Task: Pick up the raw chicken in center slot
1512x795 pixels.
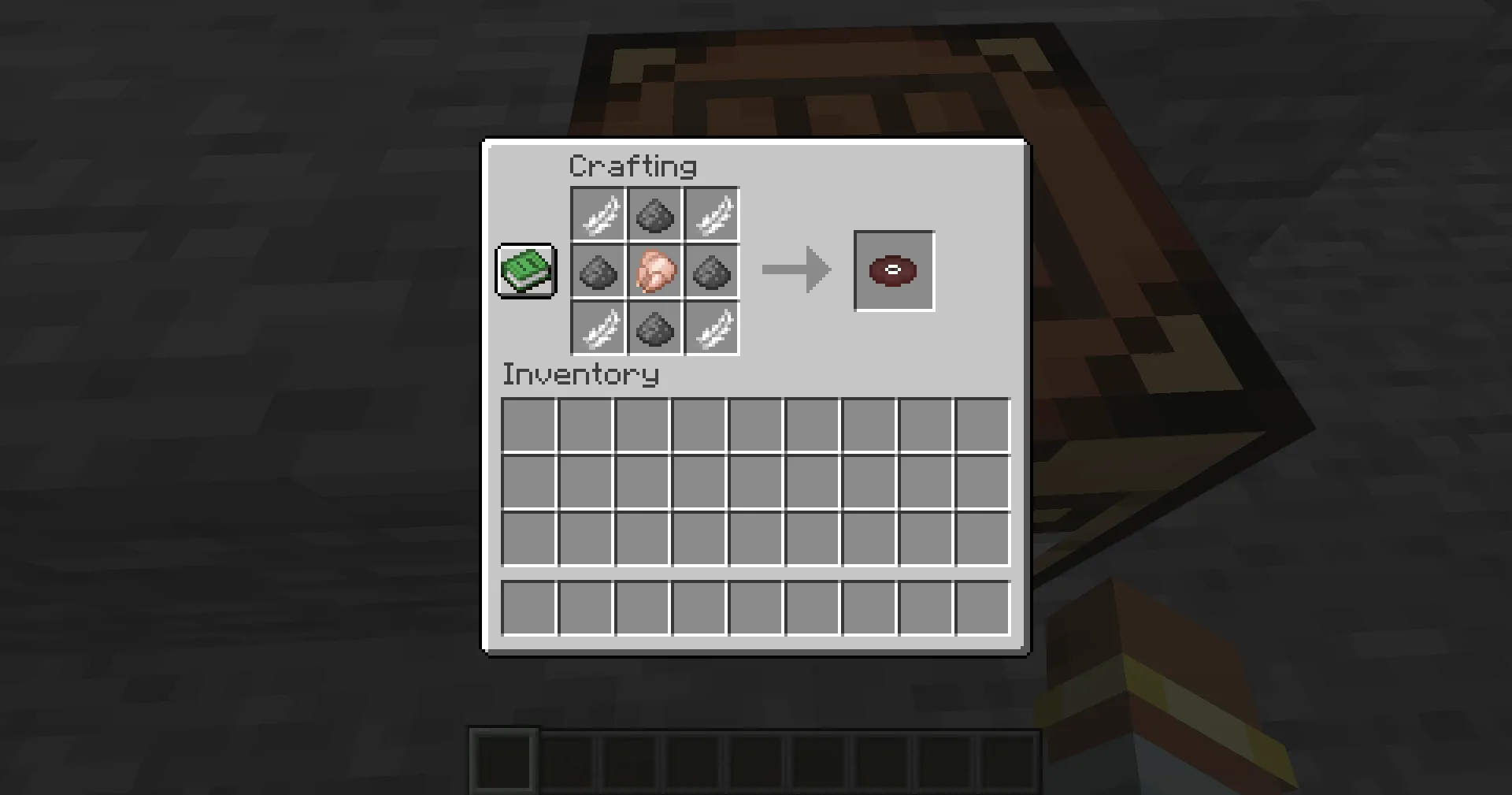Action: point(654,272)
